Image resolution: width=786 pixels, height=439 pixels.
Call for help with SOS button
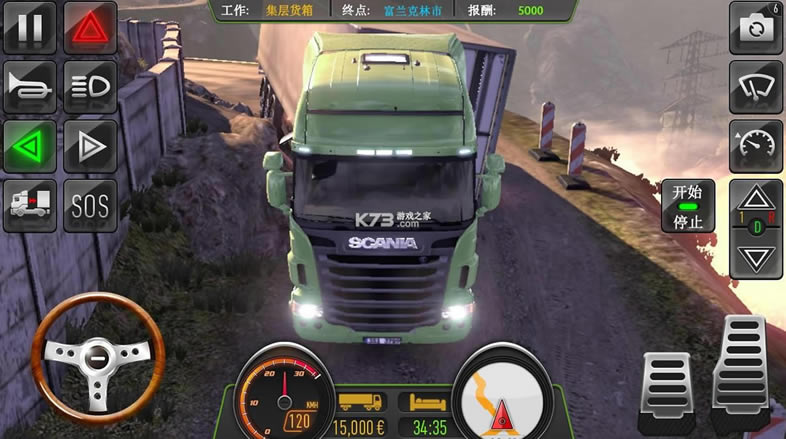90,206
